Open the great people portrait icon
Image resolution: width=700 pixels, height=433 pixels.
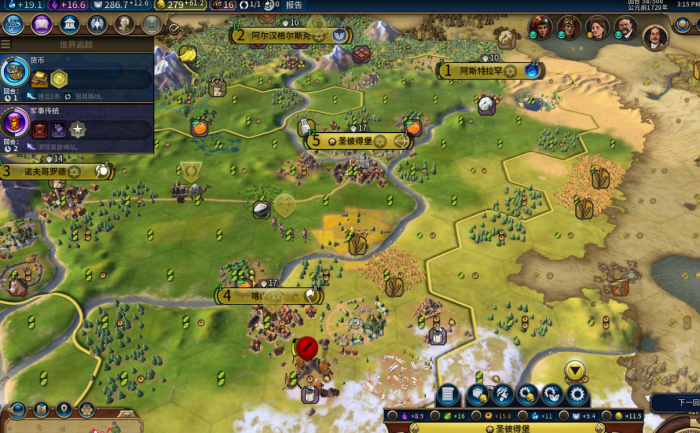pos(124,24)
